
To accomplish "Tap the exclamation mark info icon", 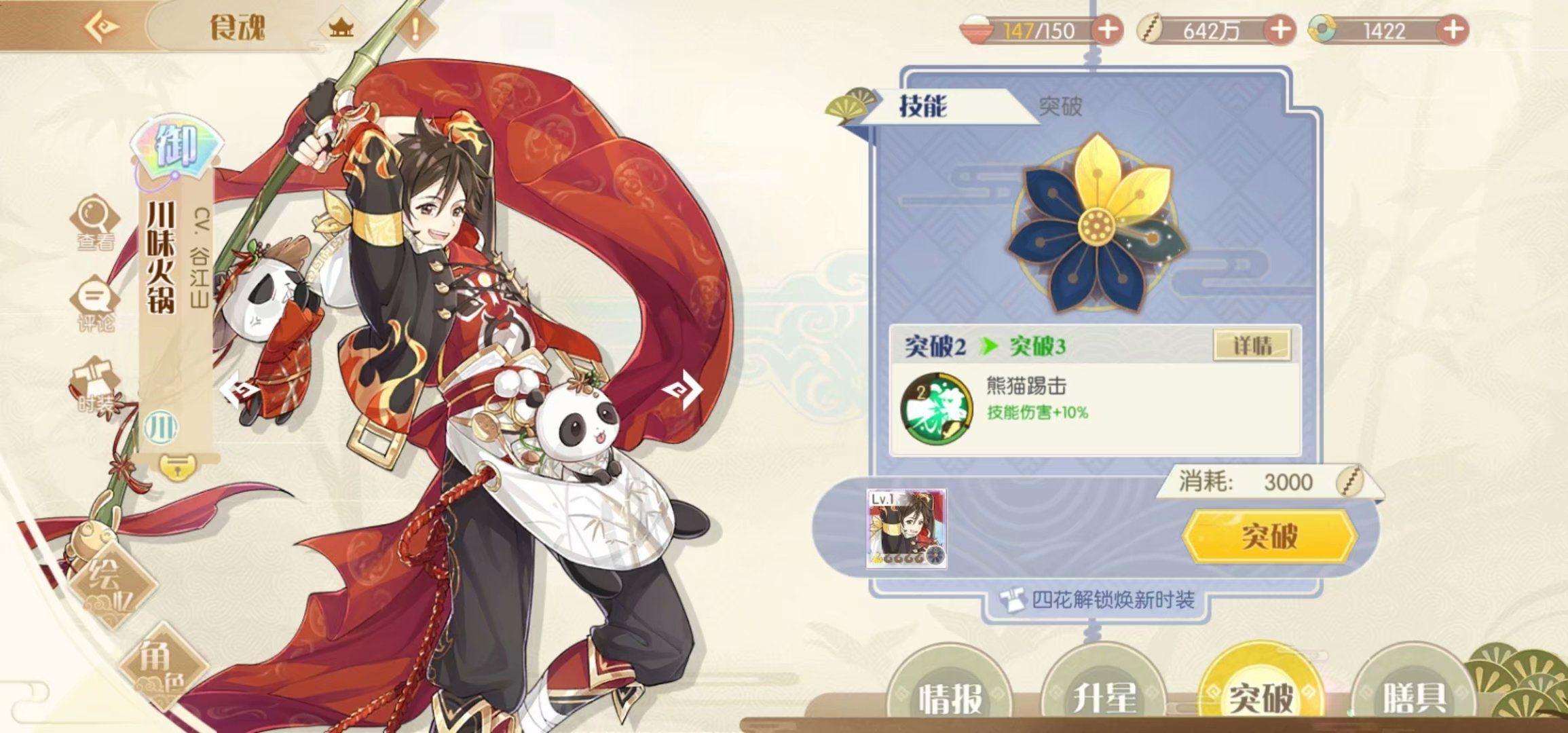I will pyautogui.click(x=415, y=29).
